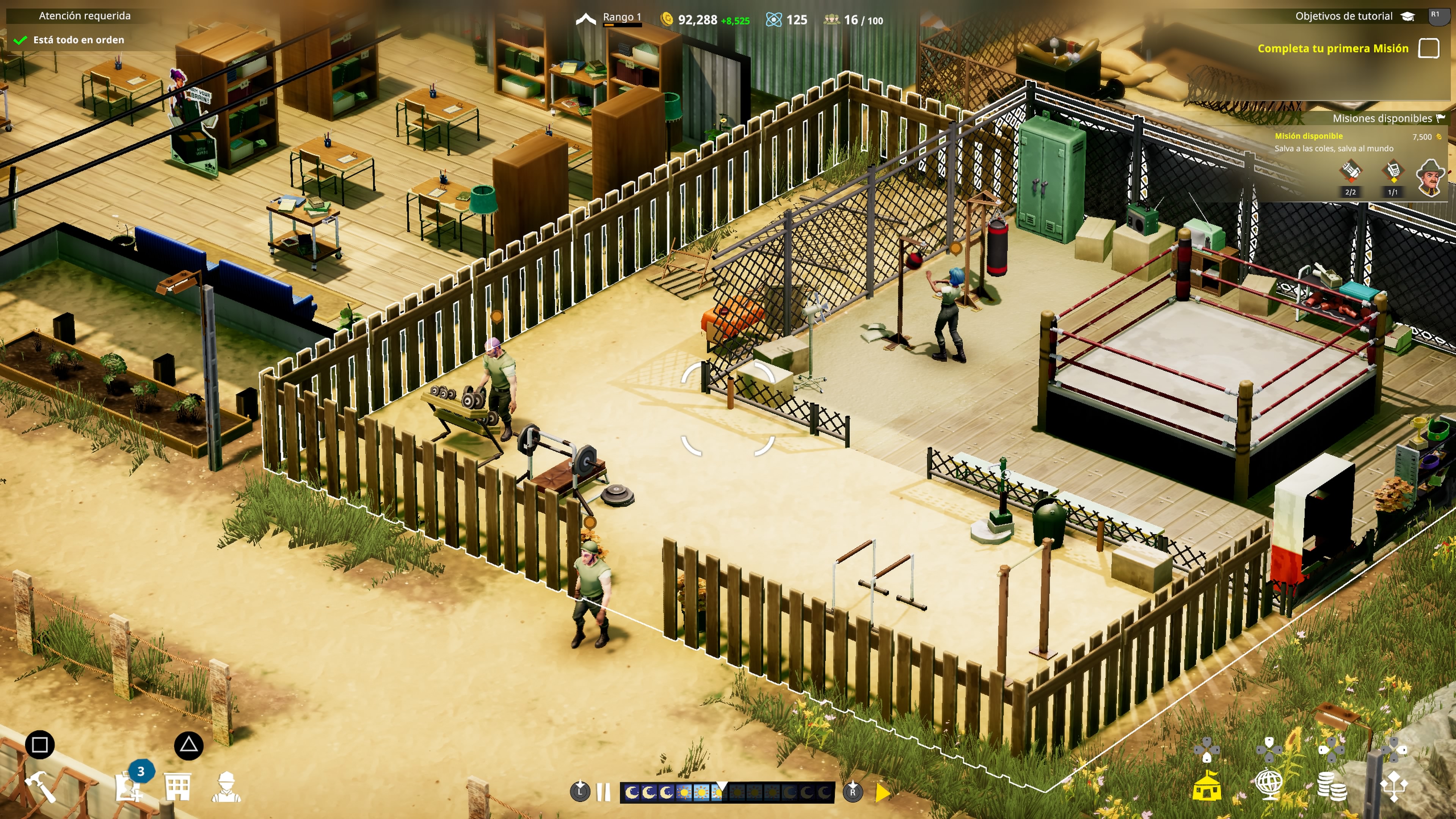1456x819 pixels.
Task: Click the mission officer portrait
Action: 1430,177
